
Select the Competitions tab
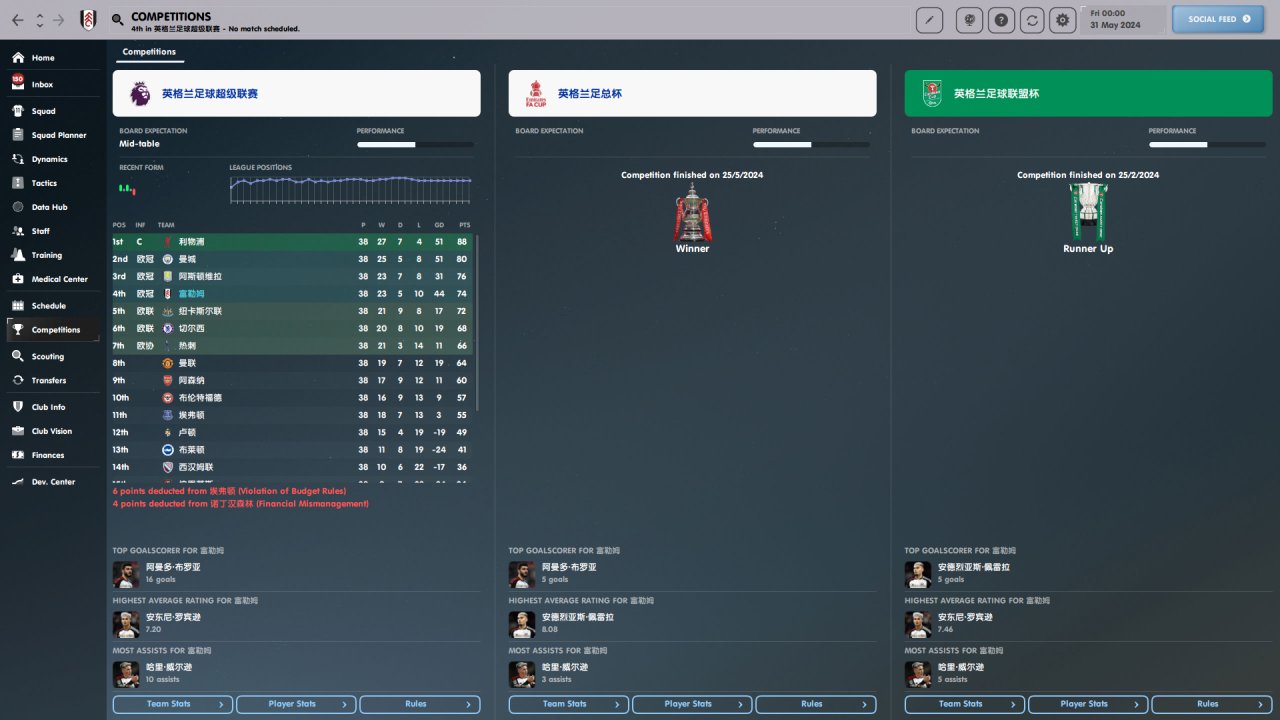point(149,52)
